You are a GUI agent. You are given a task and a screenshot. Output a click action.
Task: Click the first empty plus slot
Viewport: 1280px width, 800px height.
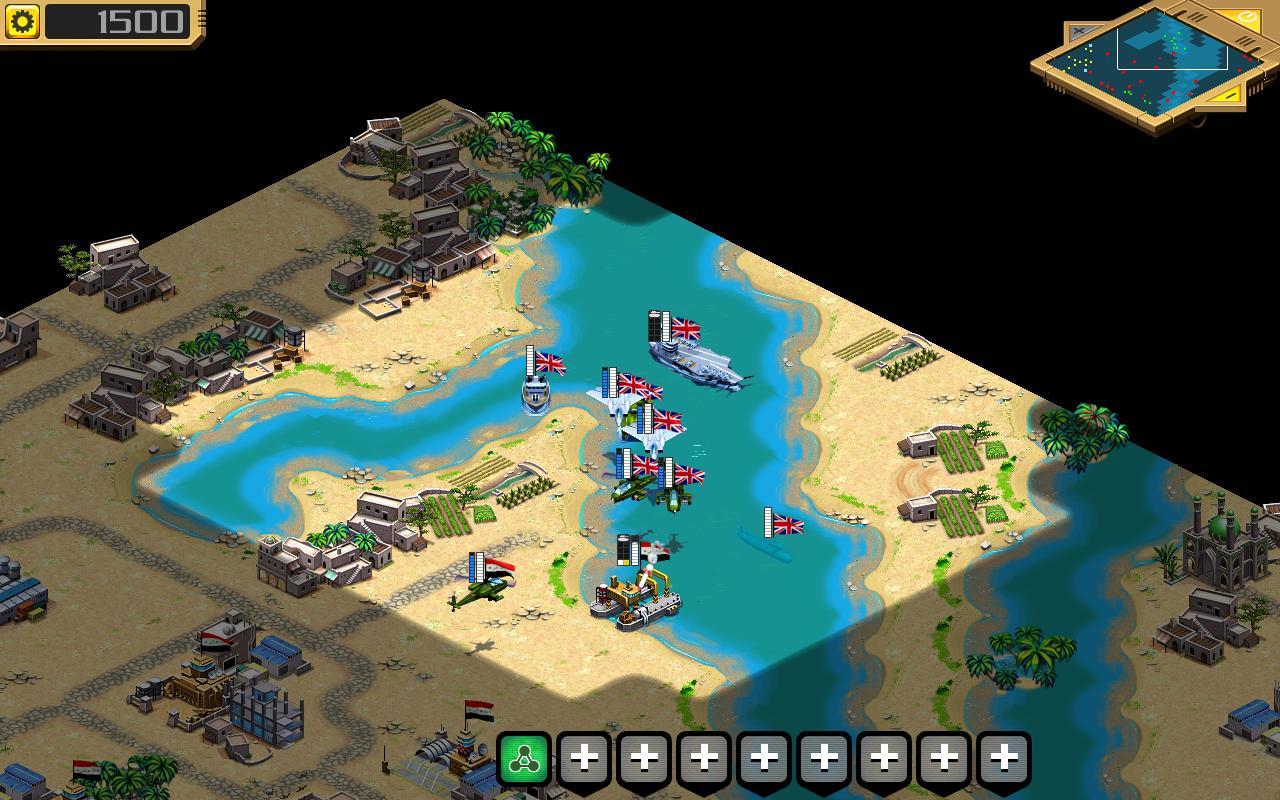[x=585, y=760]
